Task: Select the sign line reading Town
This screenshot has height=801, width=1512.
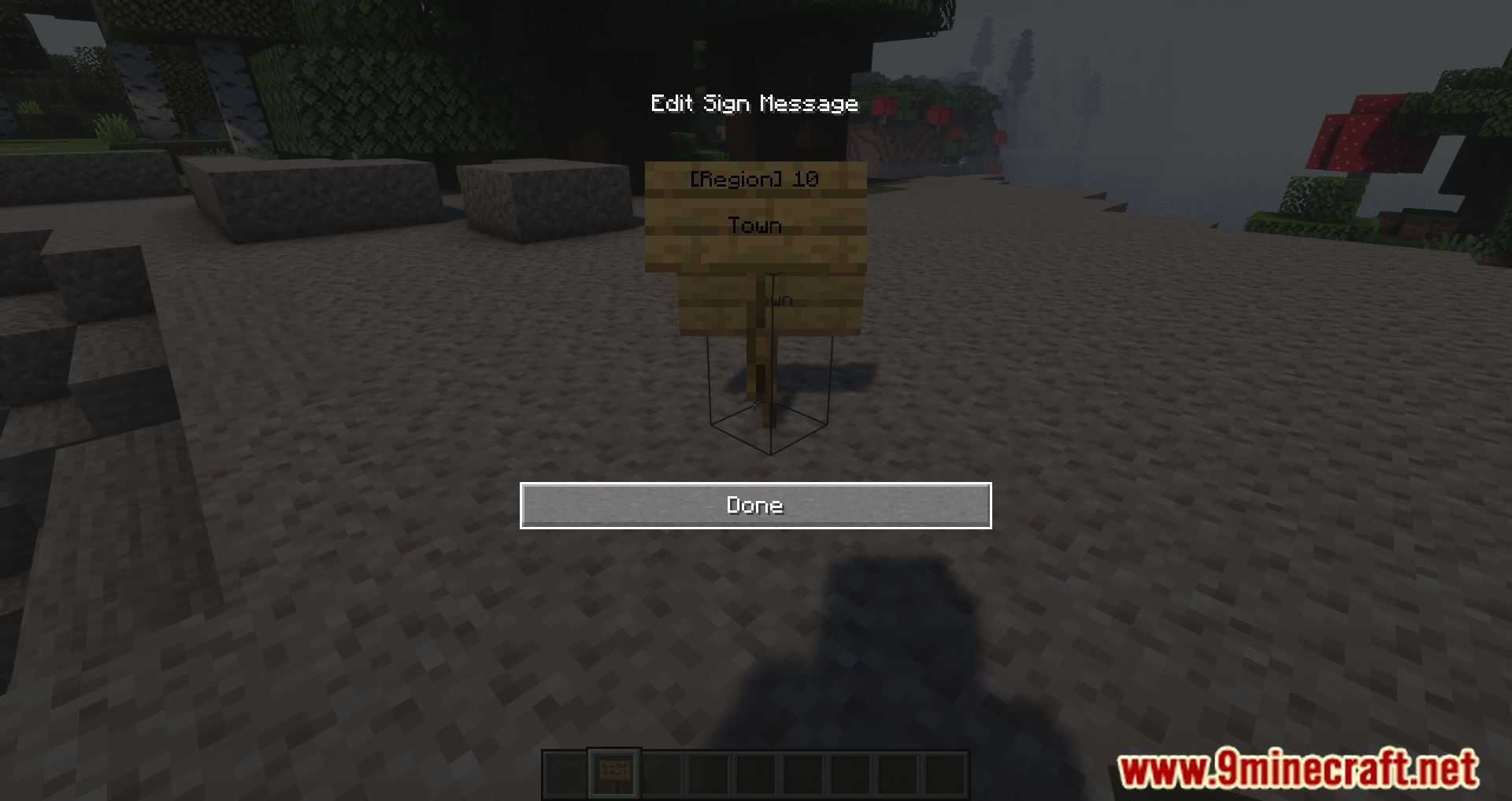Action: coord(754,225)
